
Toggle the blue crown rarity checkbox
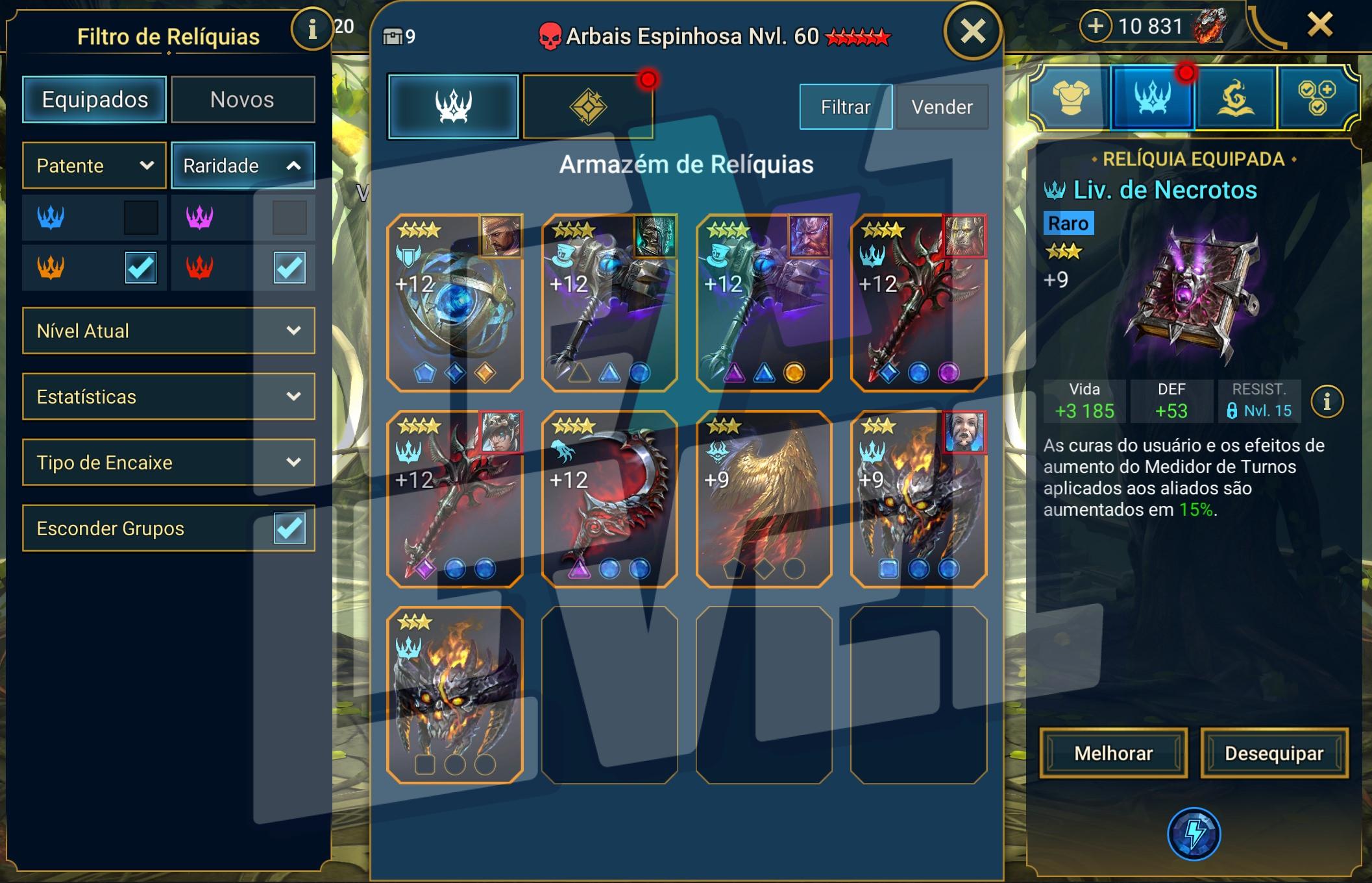click(x=141, y=217)
